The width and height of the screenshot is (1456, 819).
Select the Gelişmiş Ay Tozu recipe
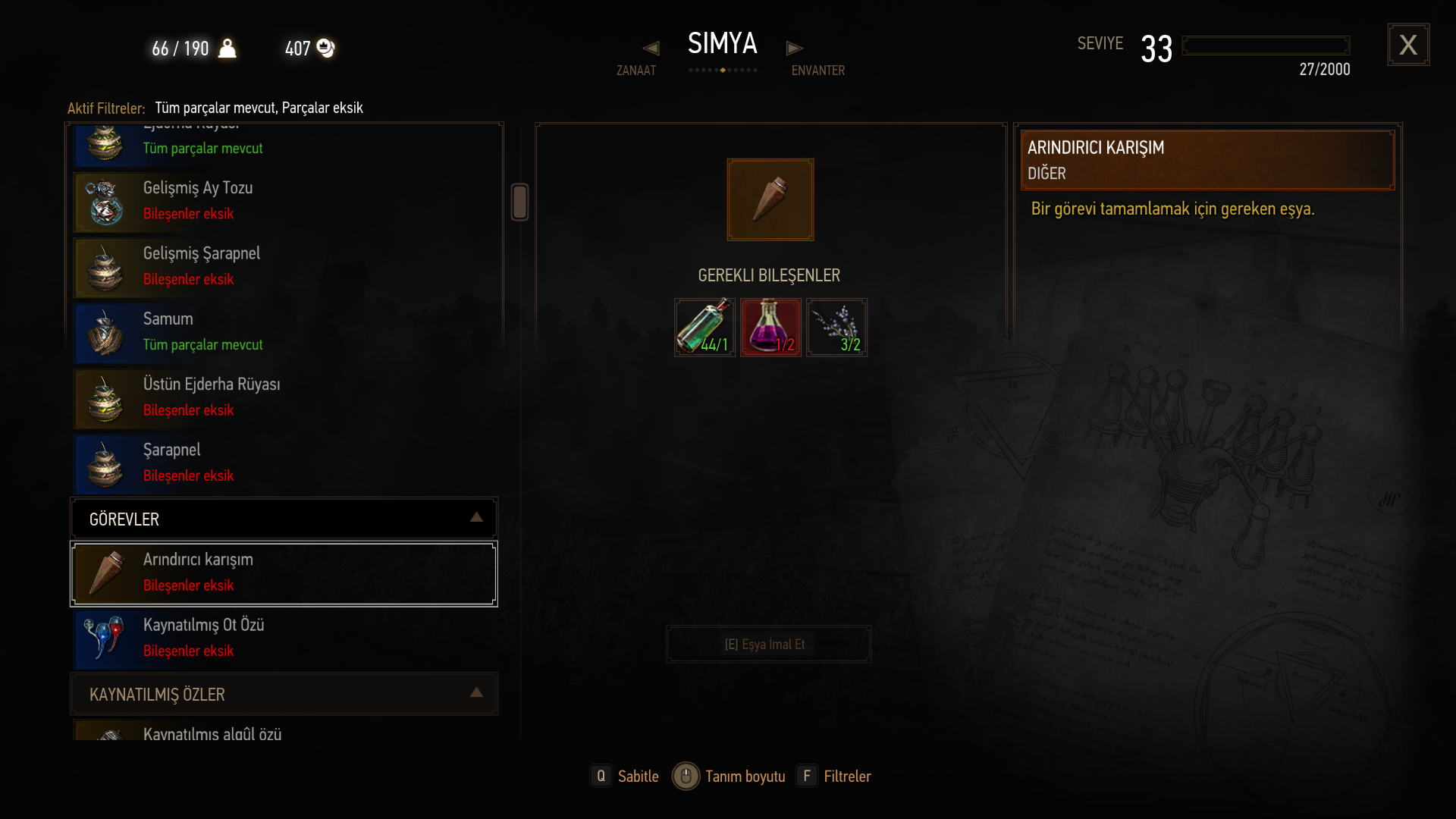pyautogui.click(x=284, y=202)
